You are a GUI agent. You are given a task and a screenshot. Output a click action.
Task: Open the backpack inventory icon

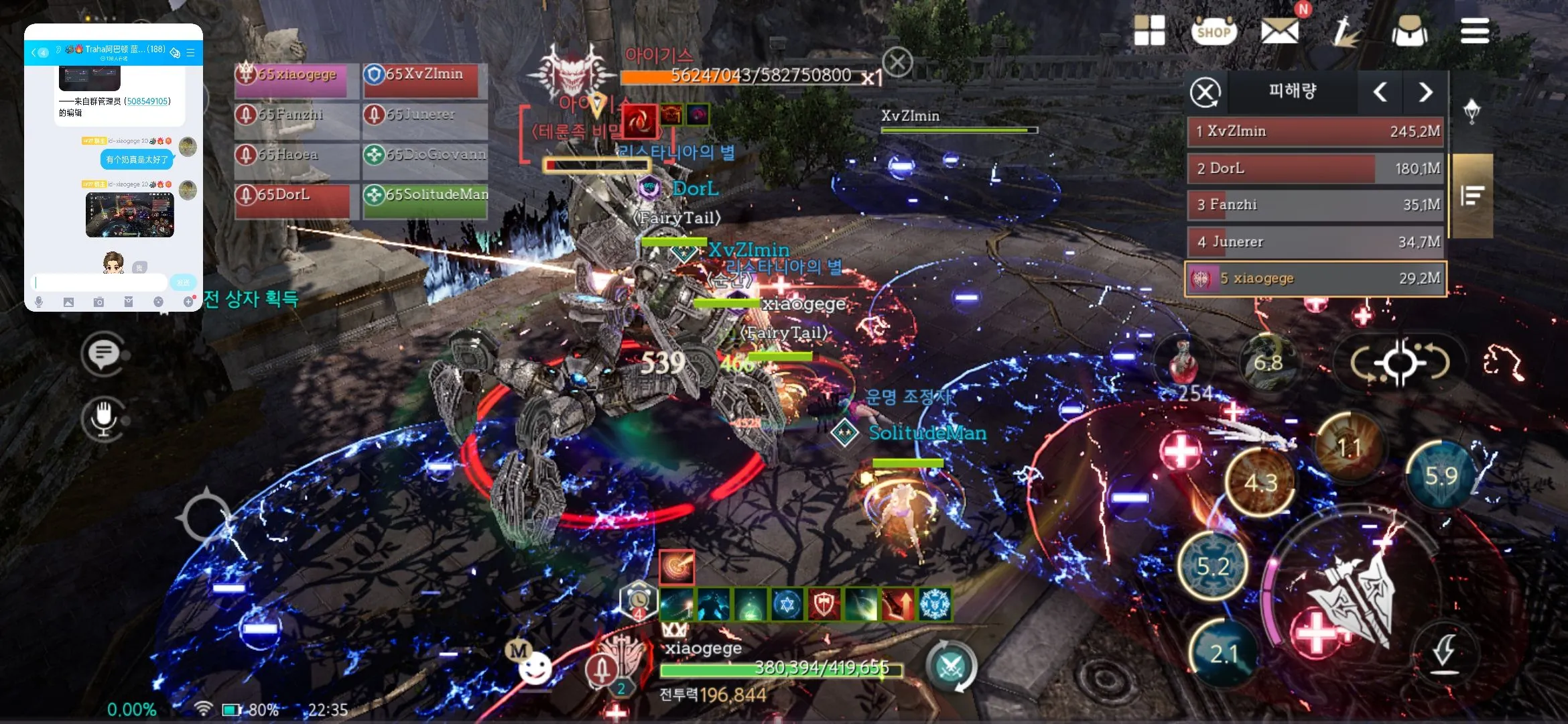(1409, 31)
